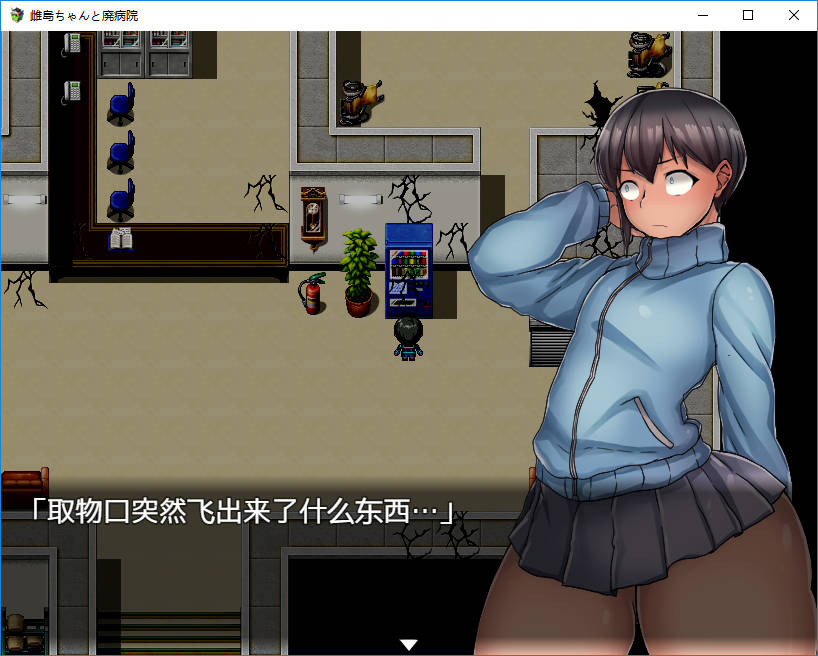Maximize the game window

coord(748,15)
